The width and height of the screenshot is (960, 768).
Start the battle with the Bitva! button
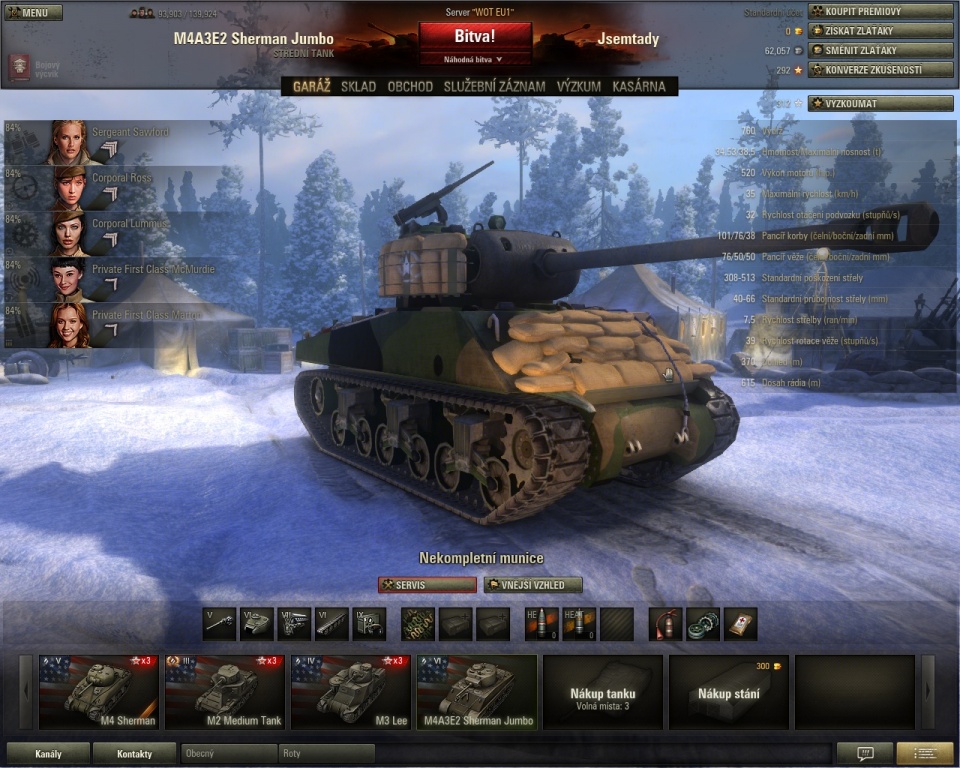tap(475, 36)
